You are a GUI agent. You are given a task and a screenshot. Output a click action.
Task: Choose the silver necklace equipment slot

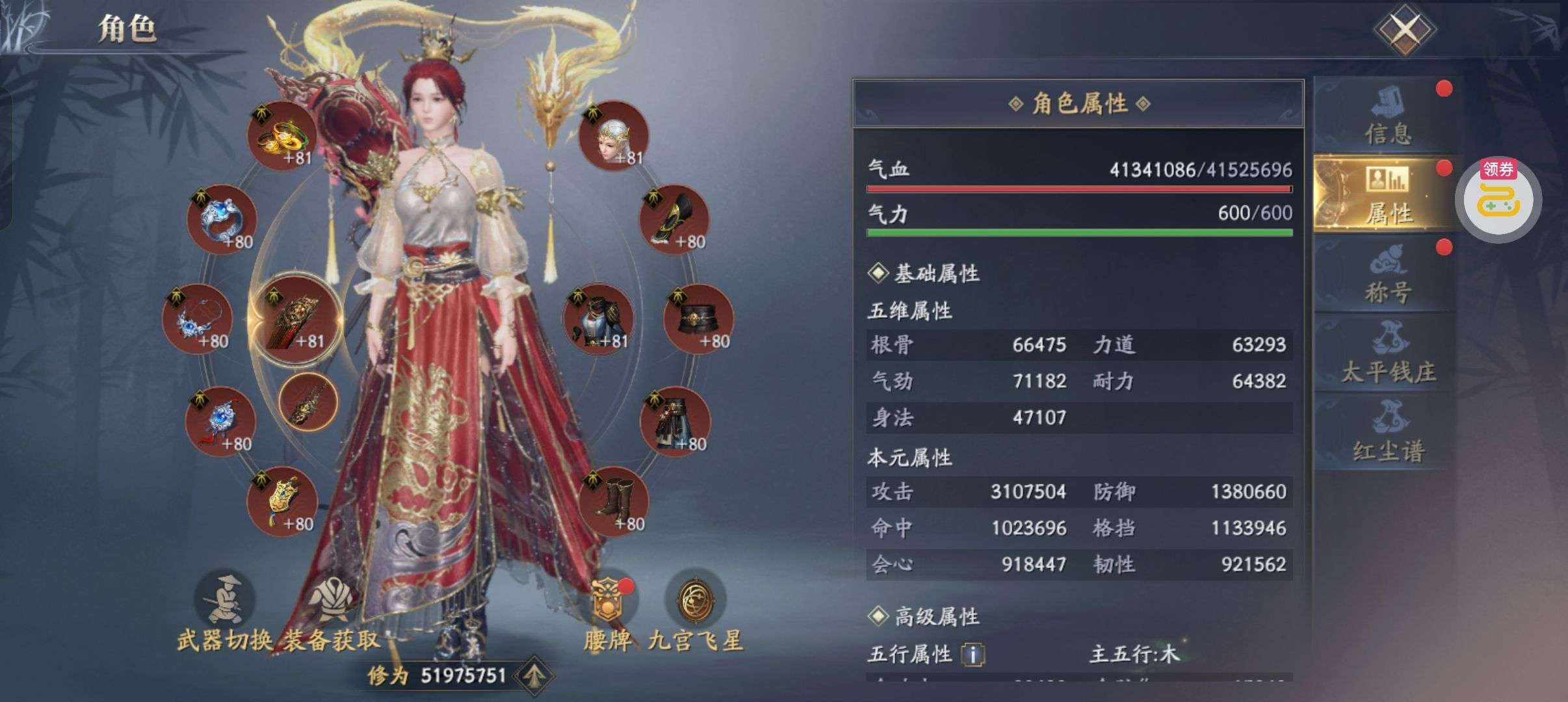197,318
